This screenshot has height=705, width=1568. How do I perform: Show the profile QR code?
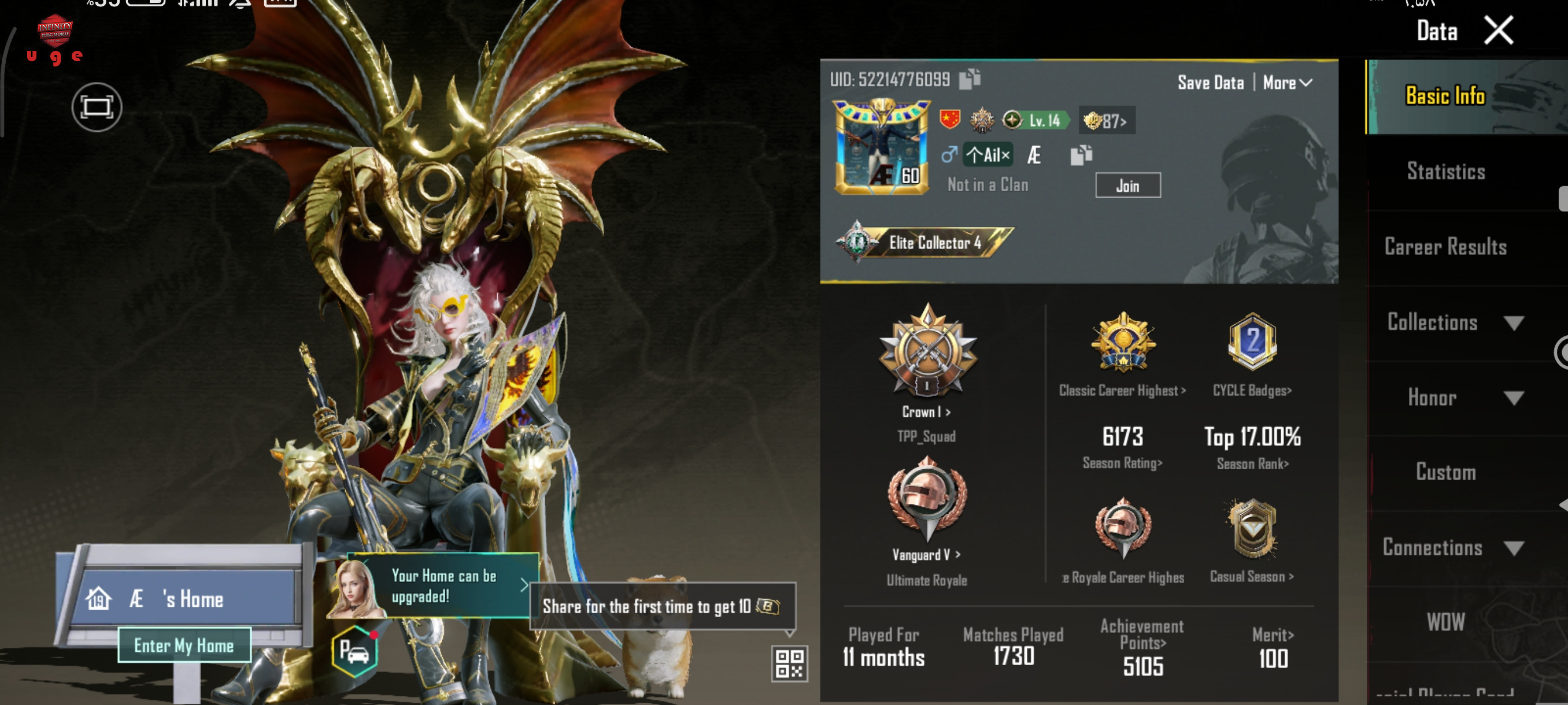[789, 663]
